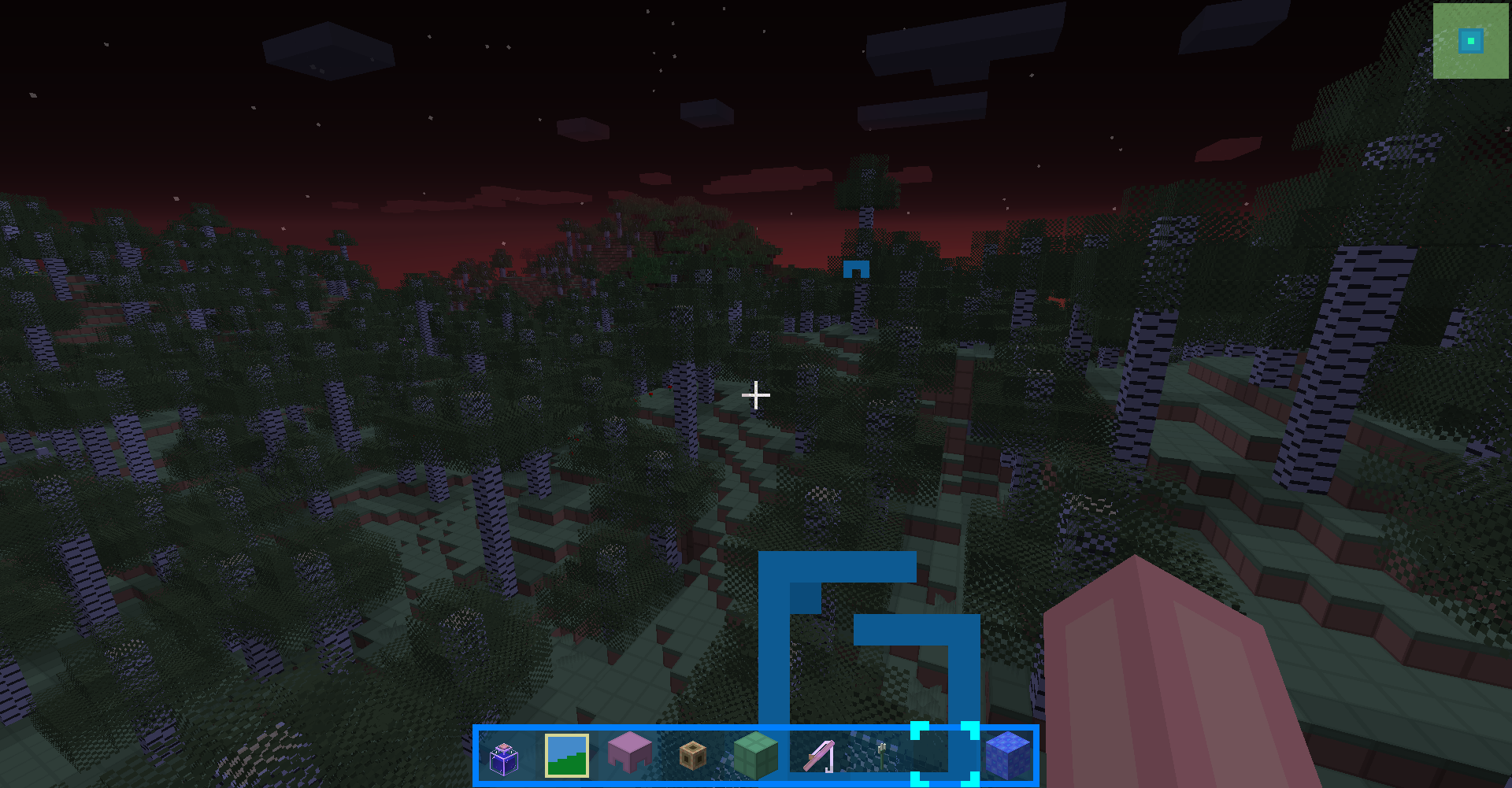Viewport: 1512px width, 788px height.
Task: Select the small brown hollow cube slot
Action: click(693, 757)
